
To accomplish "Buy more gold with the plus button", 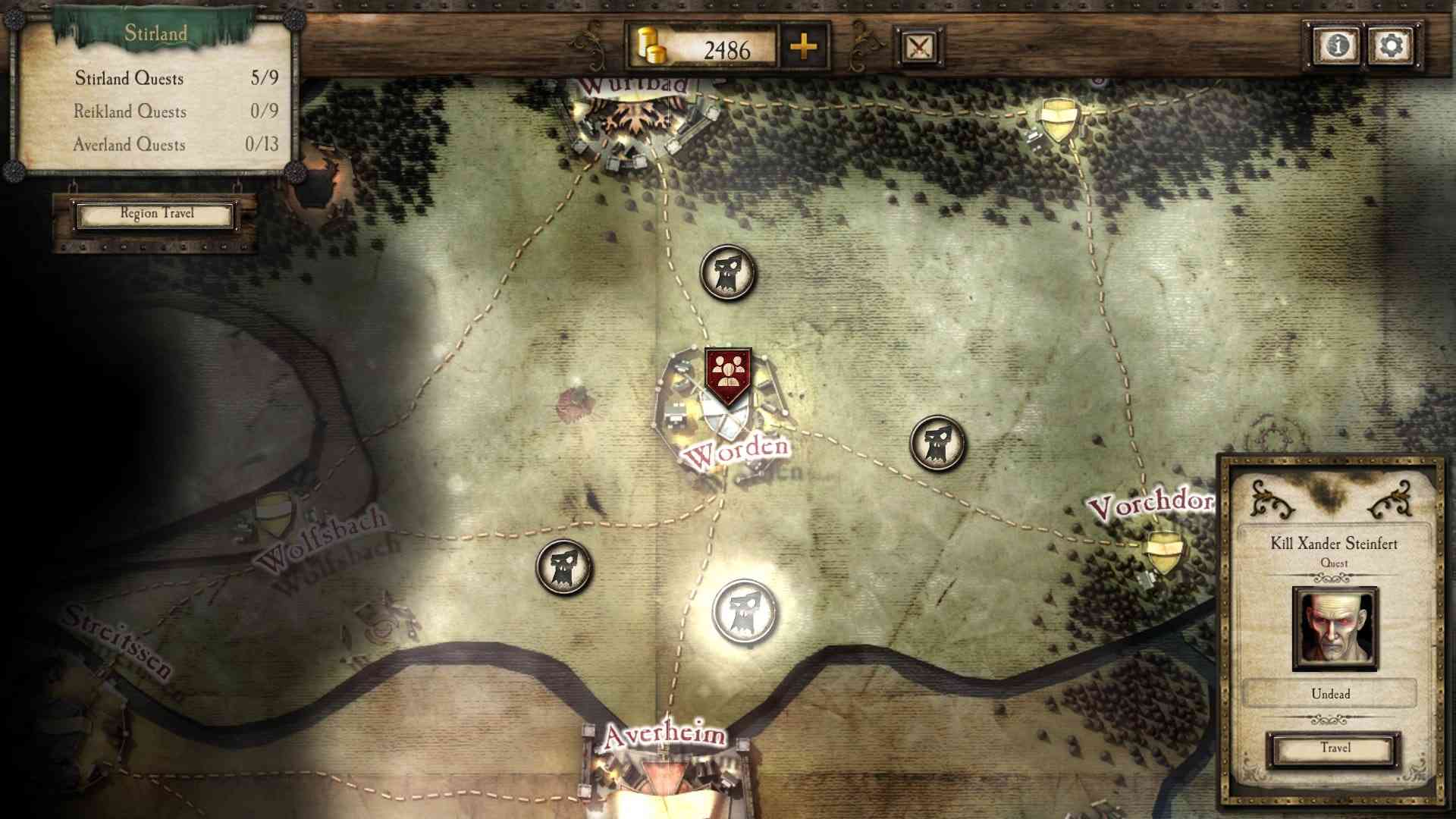I will point(803,49).
